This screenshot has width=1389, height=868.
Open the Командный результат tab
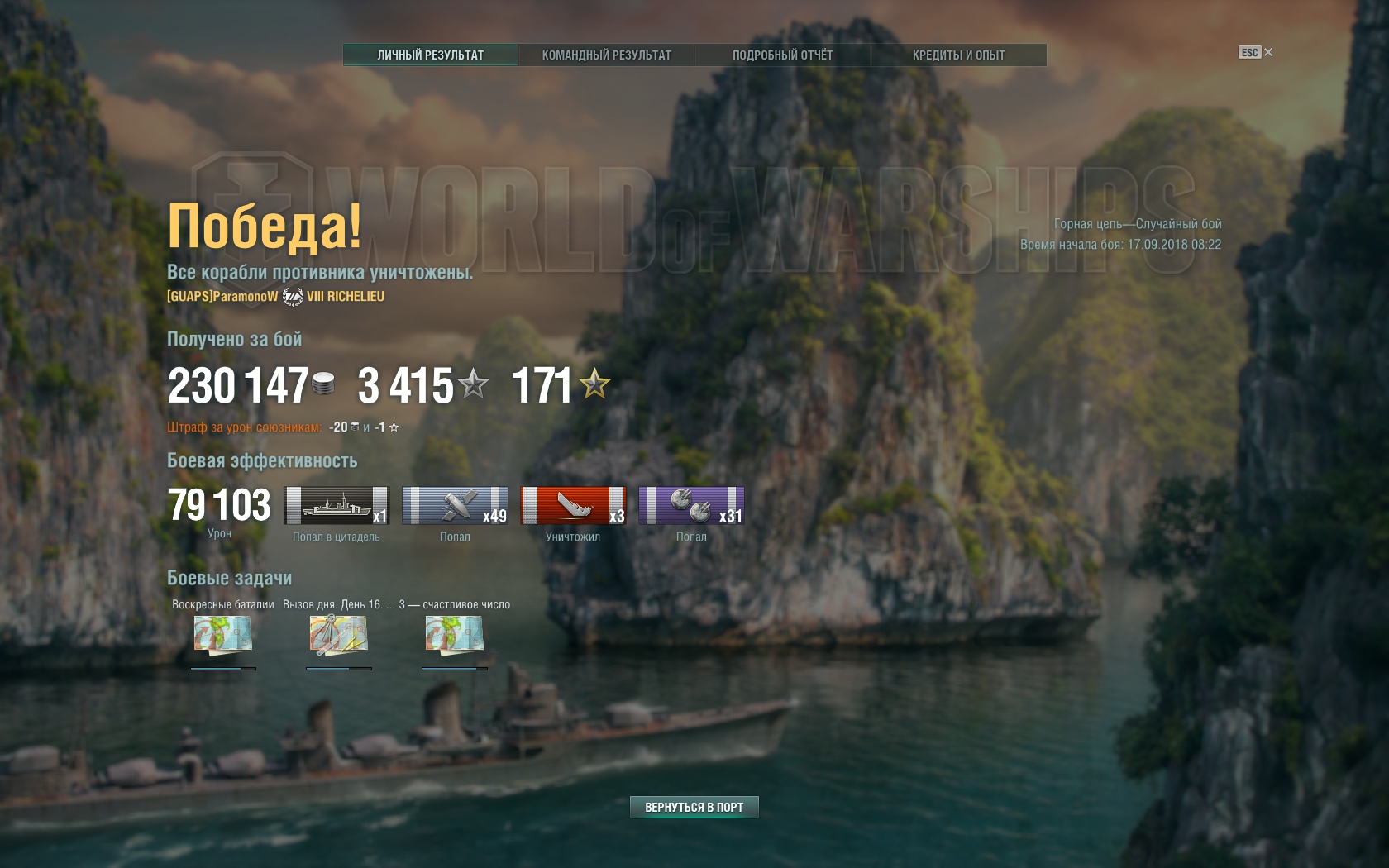(x=606, y=55)
